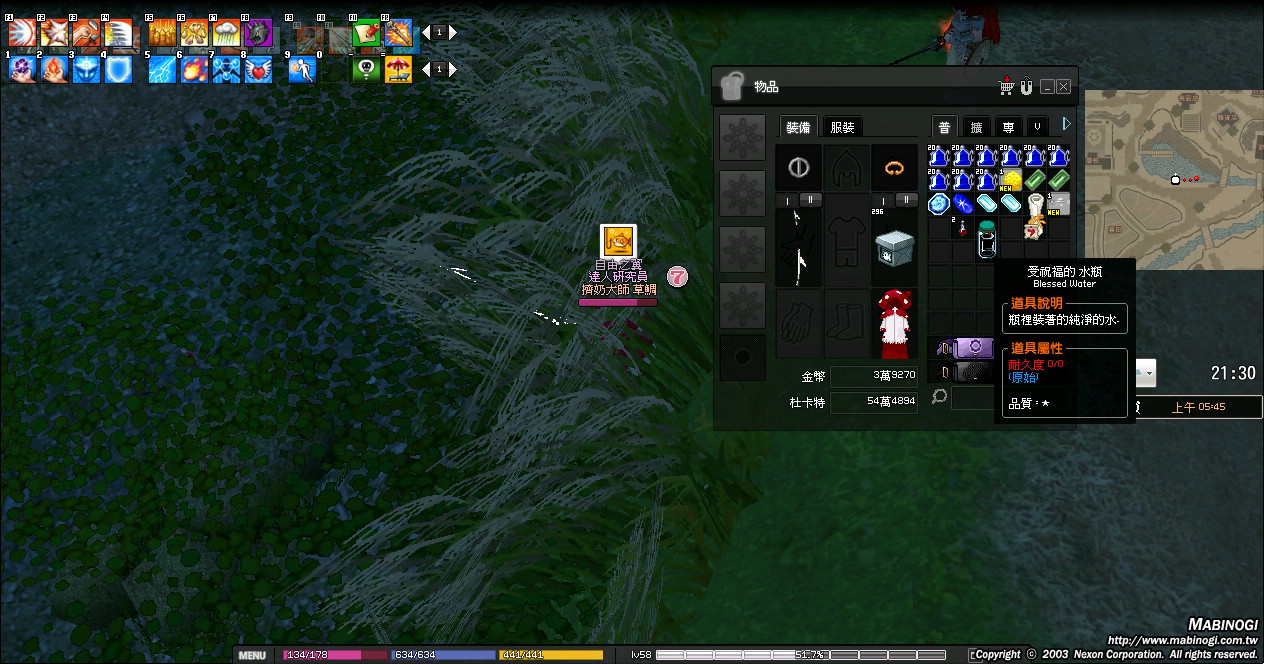The image size is (1264, 664).
Task: Select the 專 inventory bag tab
Action: pyautogui.click(x=1008, y=127)
